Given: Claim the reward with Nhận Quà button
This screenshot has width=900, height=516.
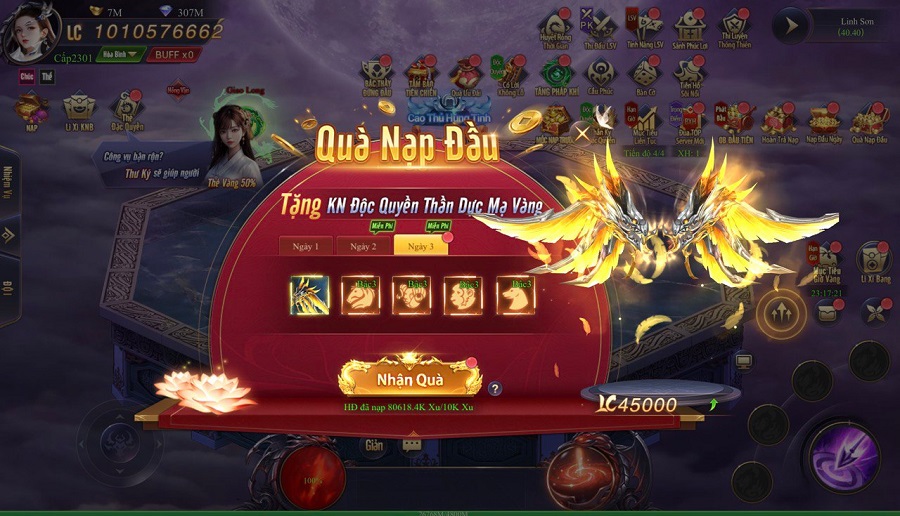Looking at the screenshot, I should pos(409,379).
